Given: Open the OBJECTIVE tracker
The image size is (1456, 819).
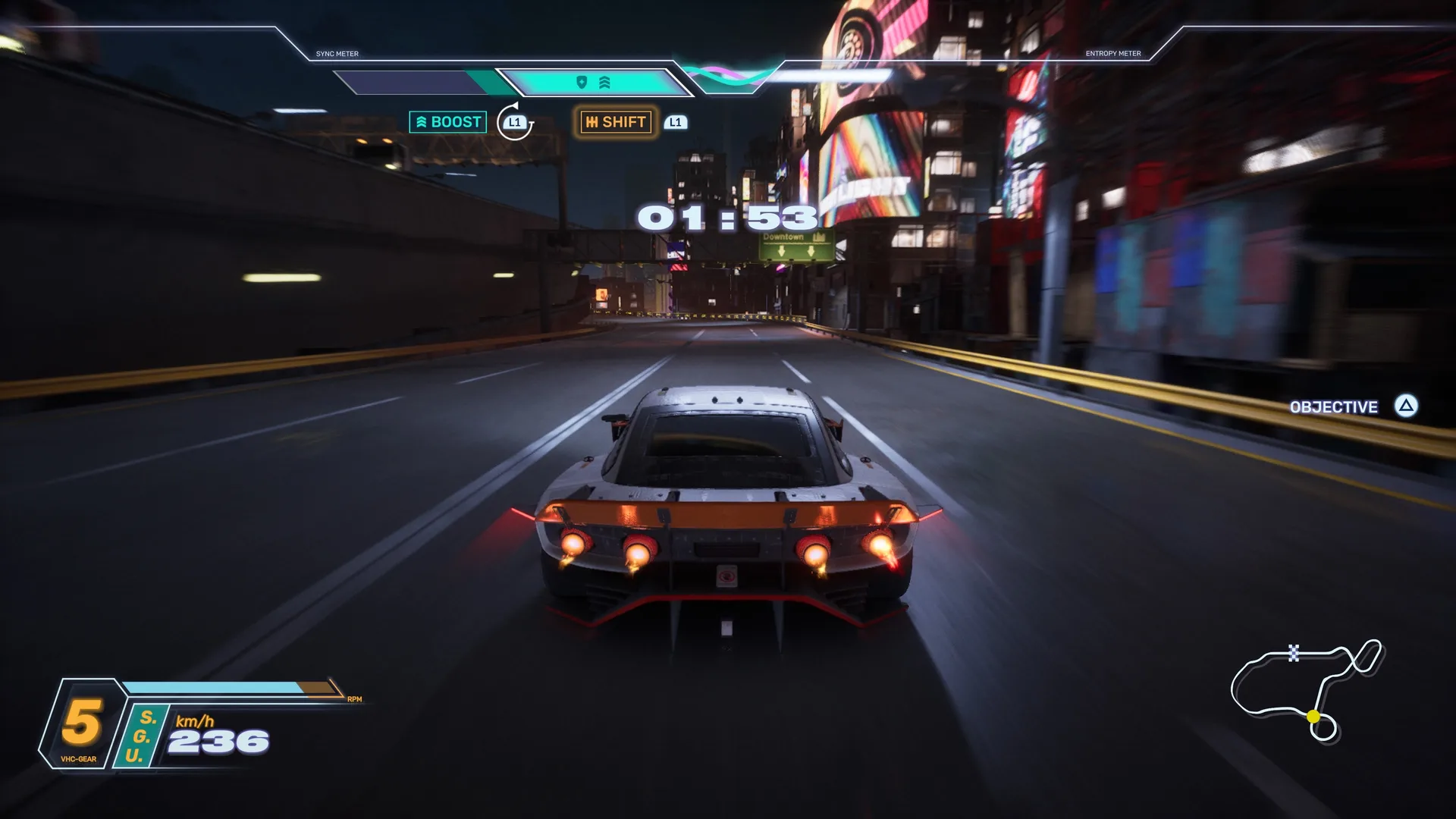Looking at the screenshot, I should [1334, 407].
